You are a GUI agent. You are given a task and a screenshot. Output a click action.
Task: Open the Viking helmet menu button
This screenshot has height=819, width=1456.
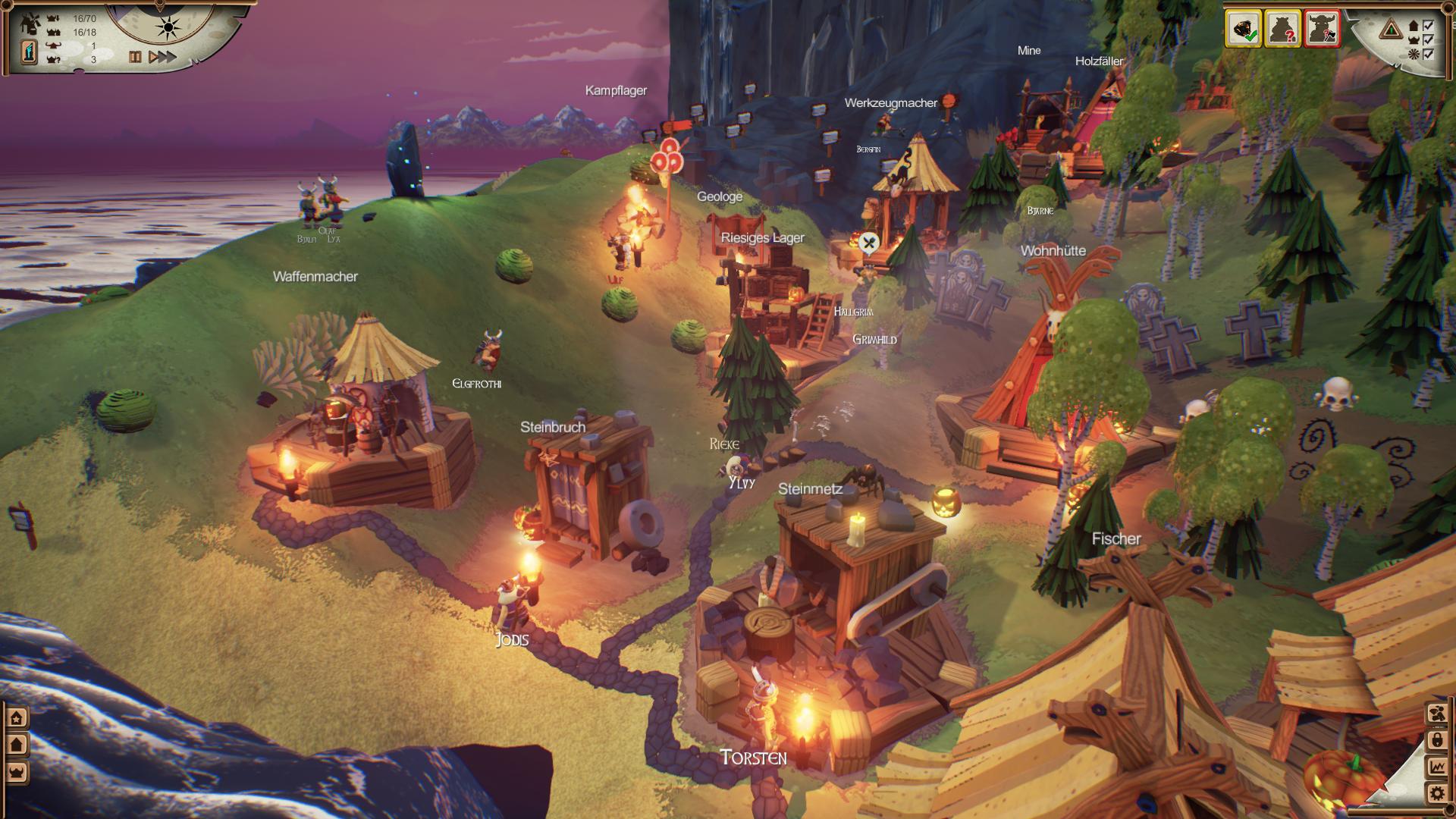pyautogui.click(x=17, y=772)
